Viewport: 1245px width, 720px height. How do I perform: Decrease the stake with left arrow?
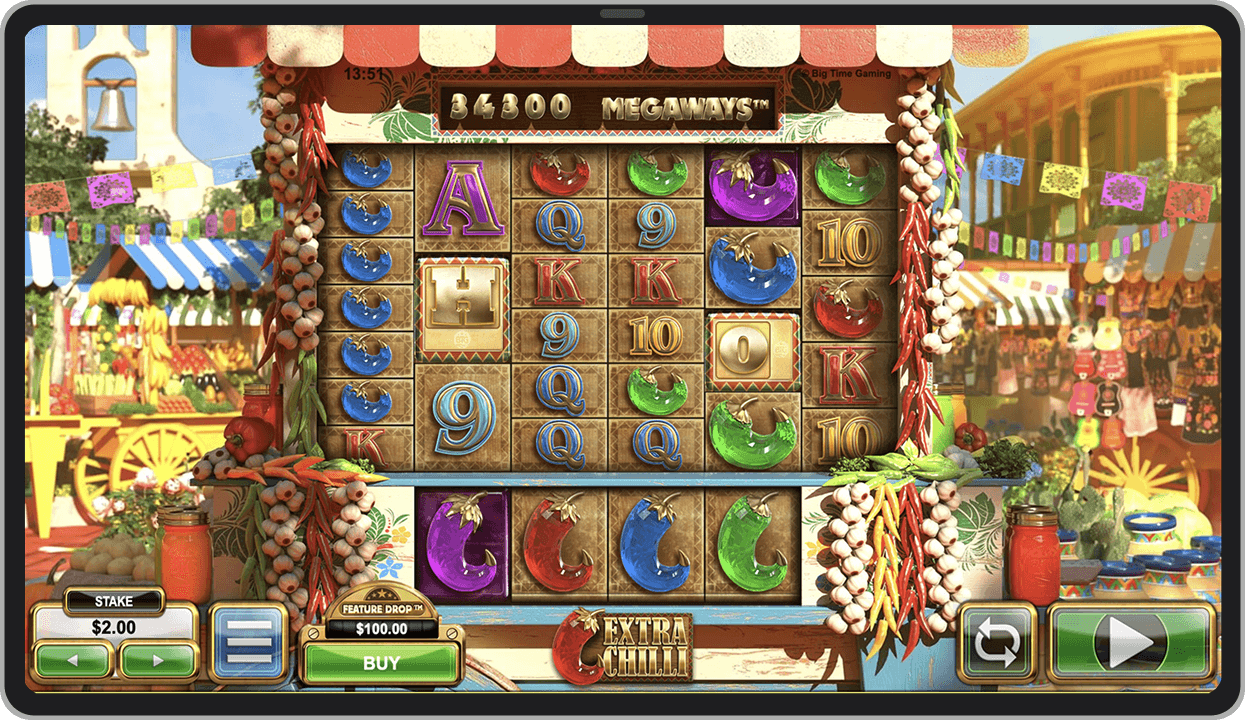(x=73, y=660)
